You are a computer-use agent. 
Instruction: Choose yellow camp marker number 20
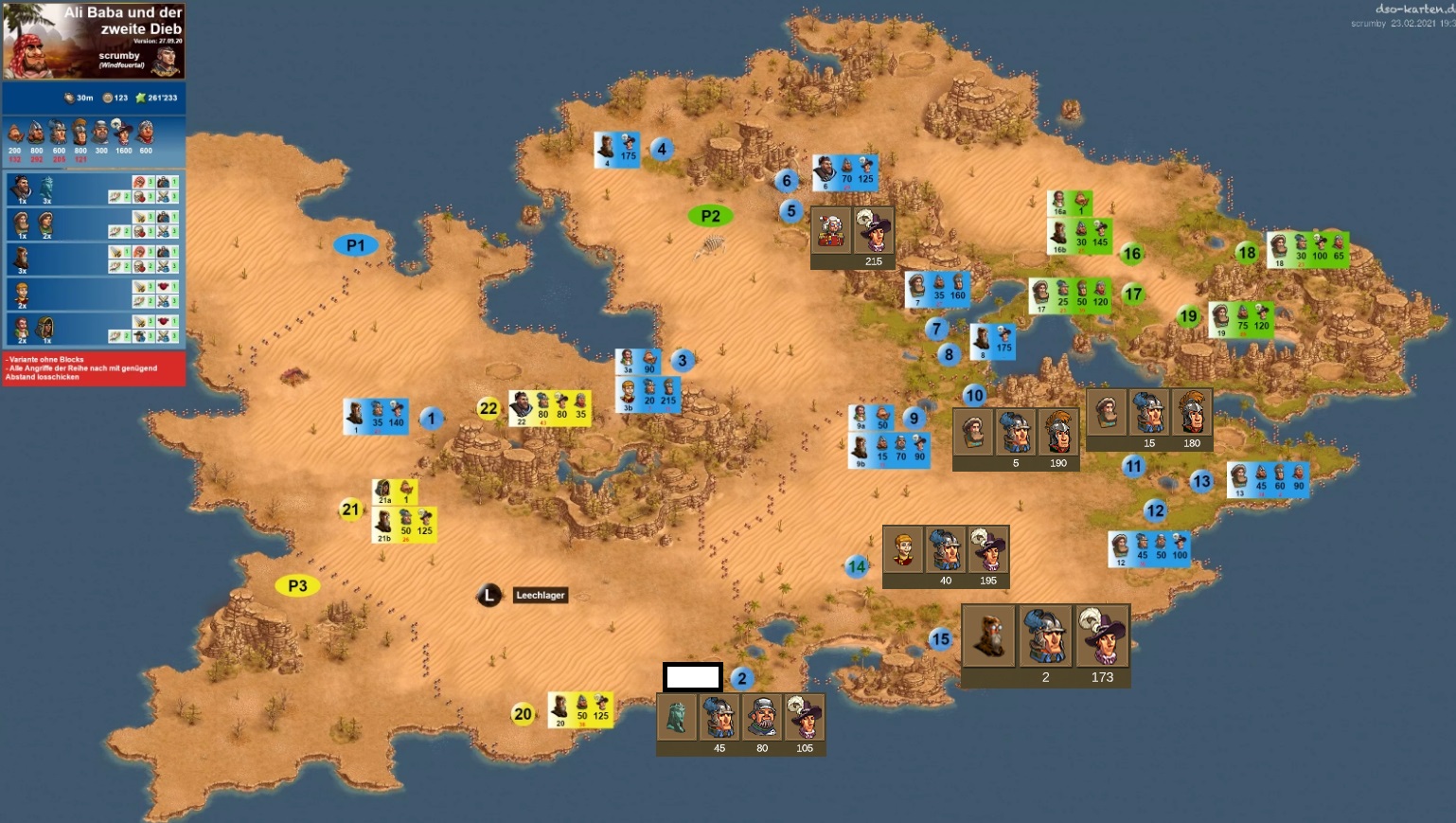(523, 714)
